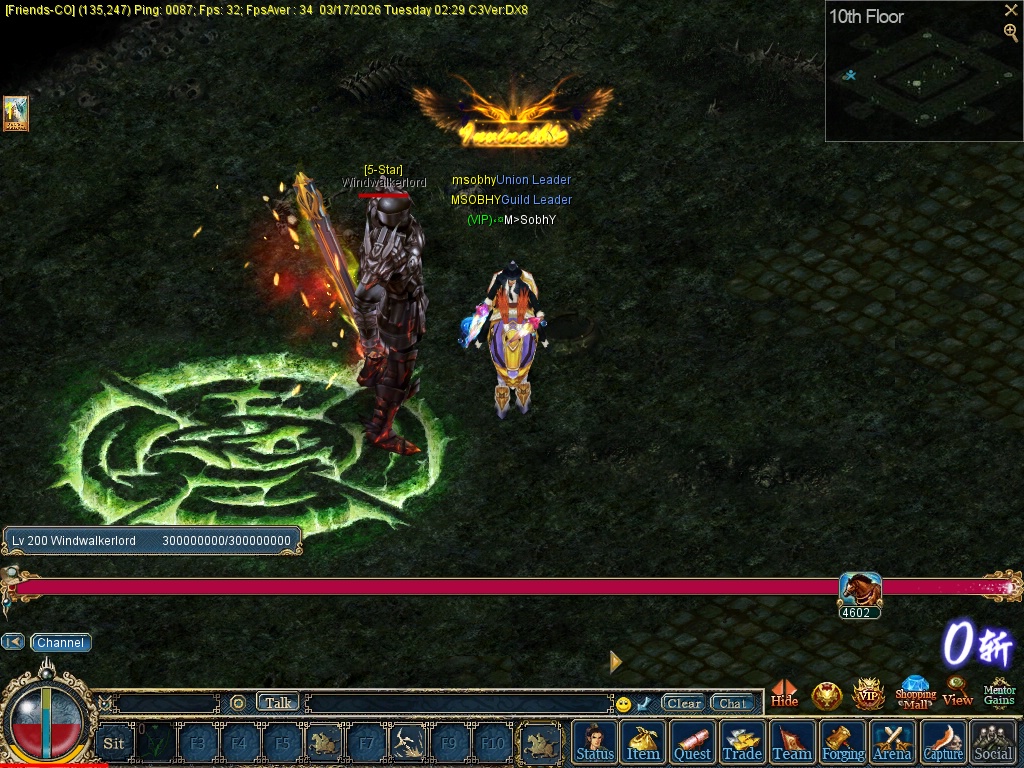Click the Sit action slot
This screenshot has height=768, width=1024.
pos(114,743)
